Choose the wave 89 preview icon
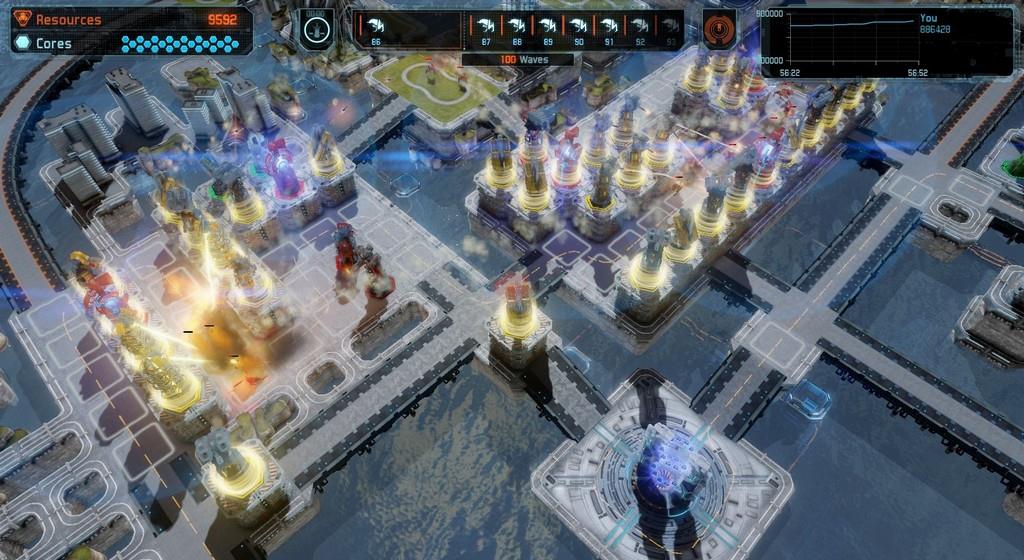 click(x=547, y=25)
